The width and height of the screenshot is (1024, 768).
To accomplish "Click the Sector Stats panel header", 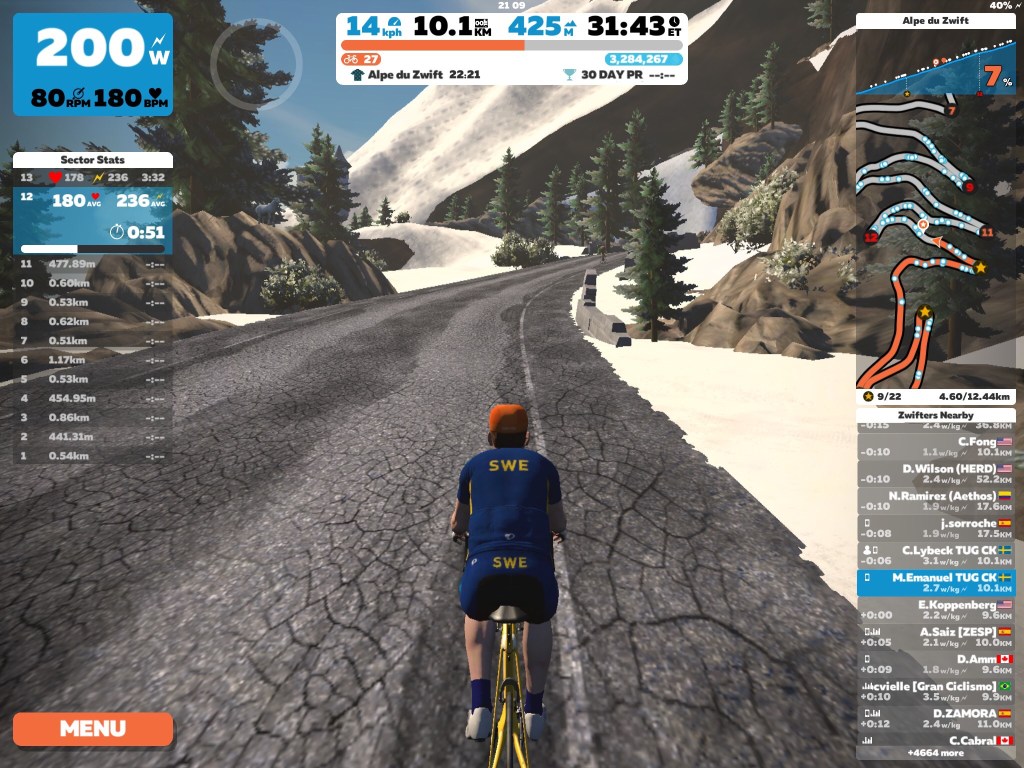I will tap(93, 160).
